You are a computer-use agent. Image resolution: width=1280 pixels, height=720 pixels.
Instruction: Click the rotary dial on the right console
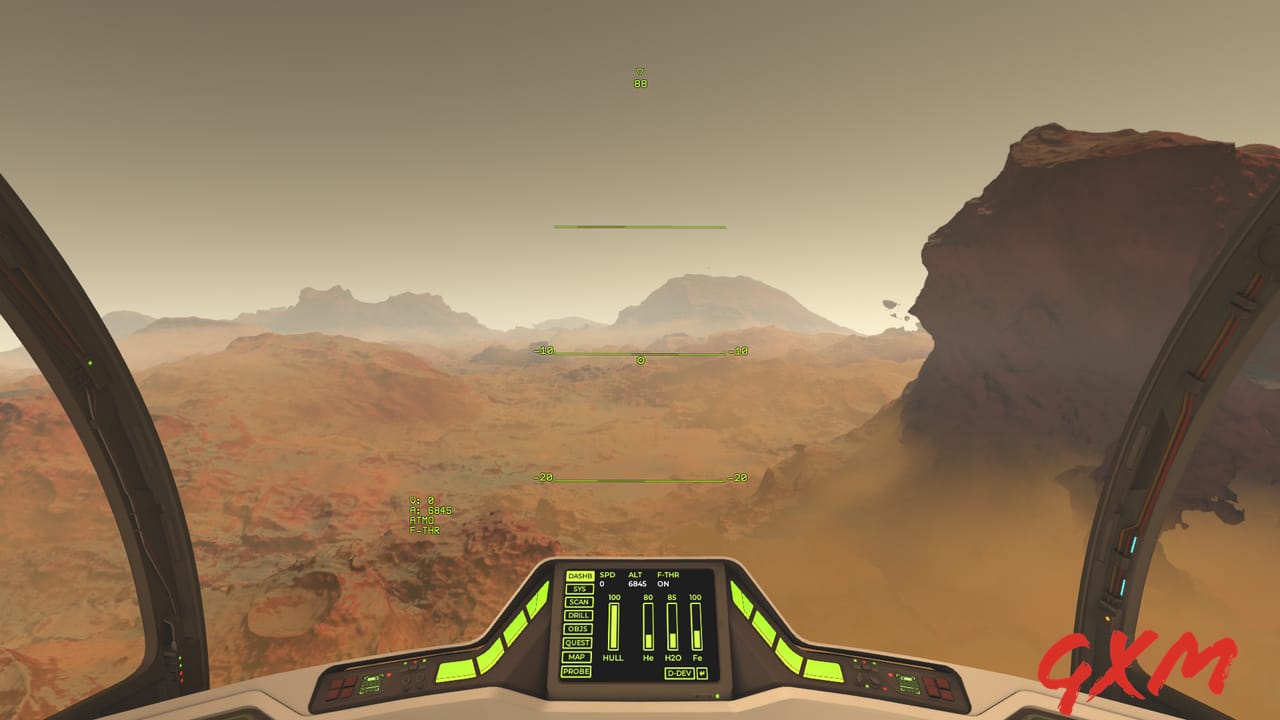[872, 677]
